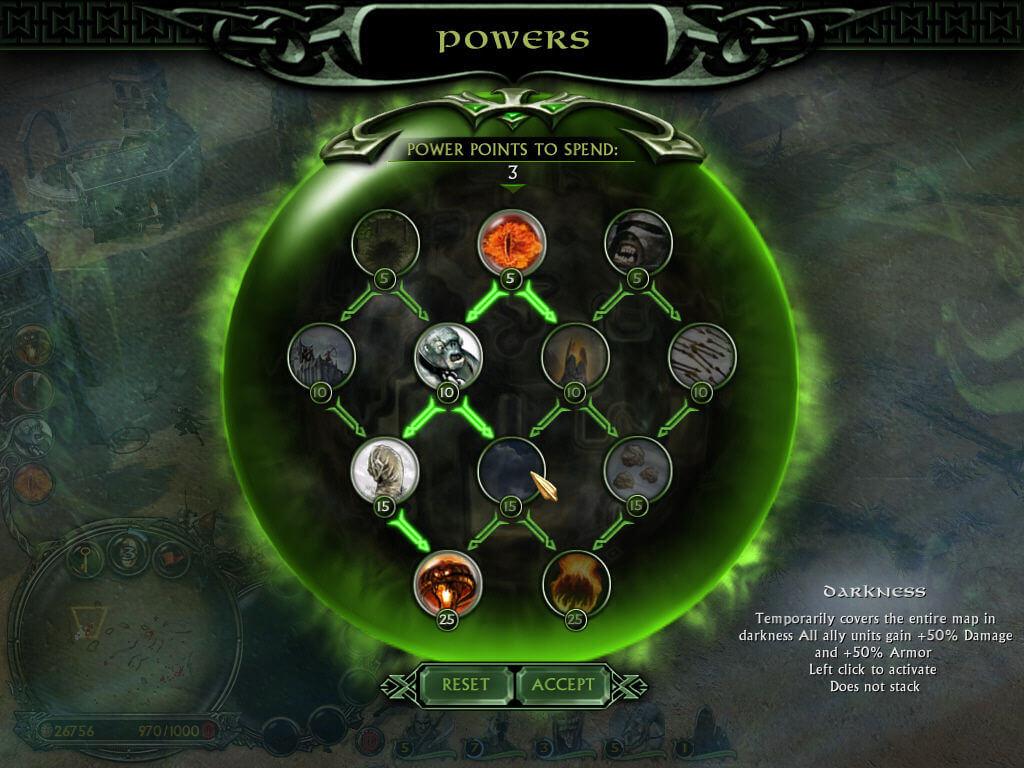Select the flaming Balrog power icon
Image resolution: width=1024 pixels, height=768 pixels.
[x=448, y=584]
